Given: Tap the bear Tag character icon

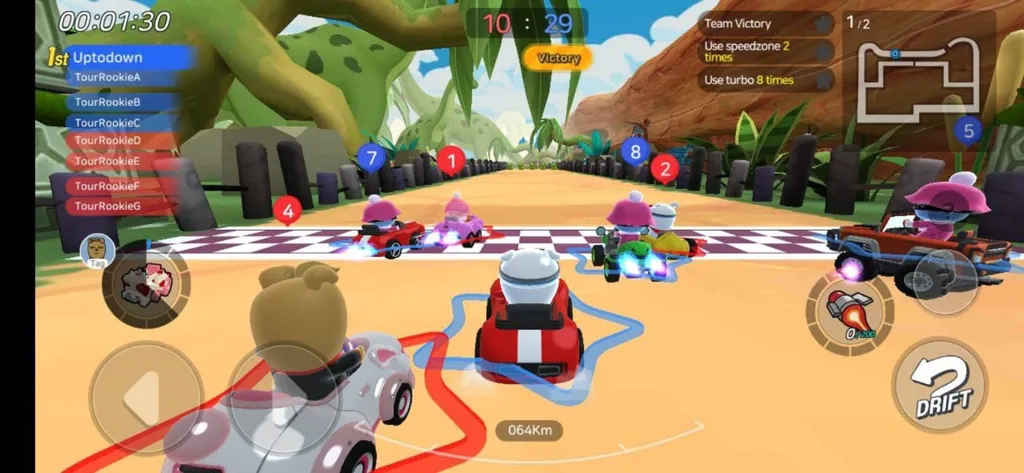Looking at the screenshot, I should [97, 248].
